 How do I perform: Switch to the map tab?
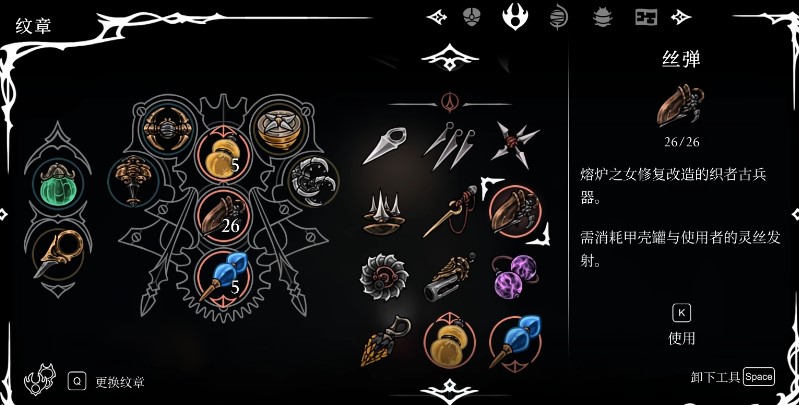pyautogui.click(x=646, y=17)
